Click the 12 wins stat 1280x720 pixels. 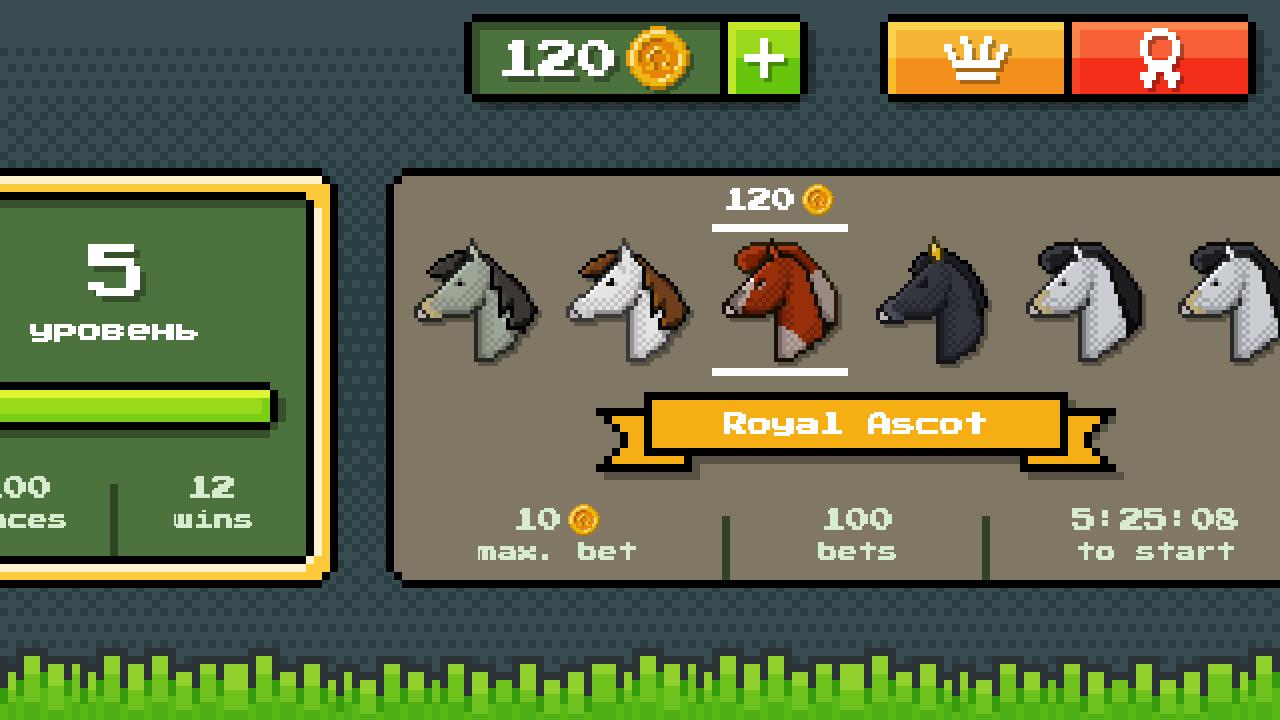(213, 502)
